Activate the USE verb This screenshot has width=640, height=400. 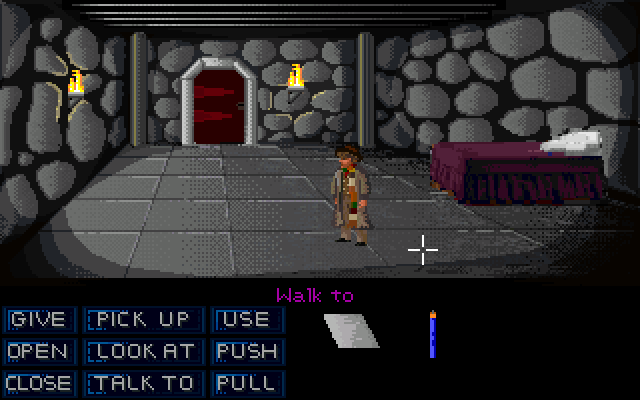(247, 320)
